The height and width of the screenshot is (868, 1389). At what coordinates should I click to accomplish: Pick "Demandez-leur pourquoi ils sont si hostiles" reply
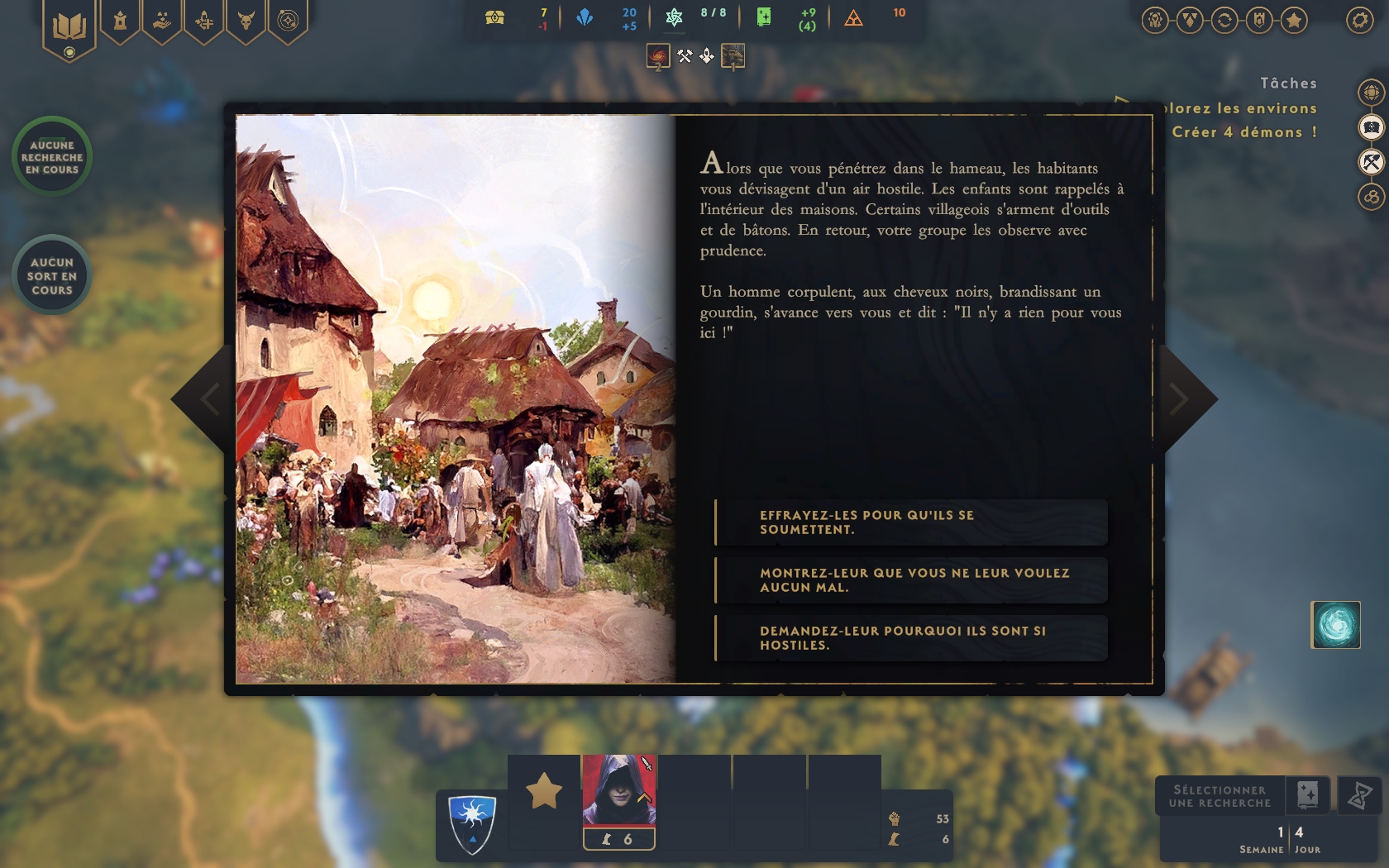(909, 638)
